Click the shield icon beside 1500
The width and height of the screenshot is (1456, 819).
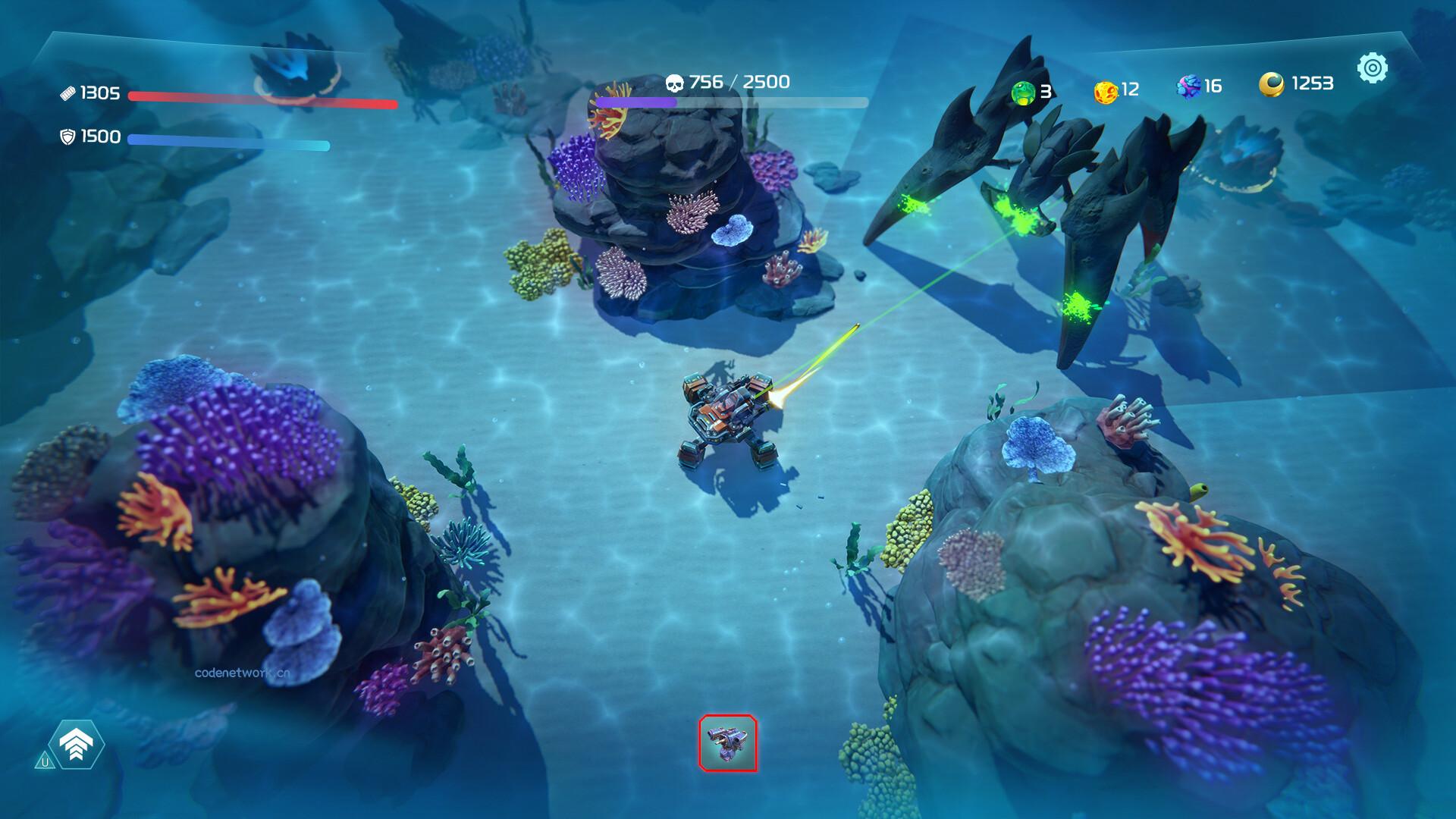tap(69, 137)
